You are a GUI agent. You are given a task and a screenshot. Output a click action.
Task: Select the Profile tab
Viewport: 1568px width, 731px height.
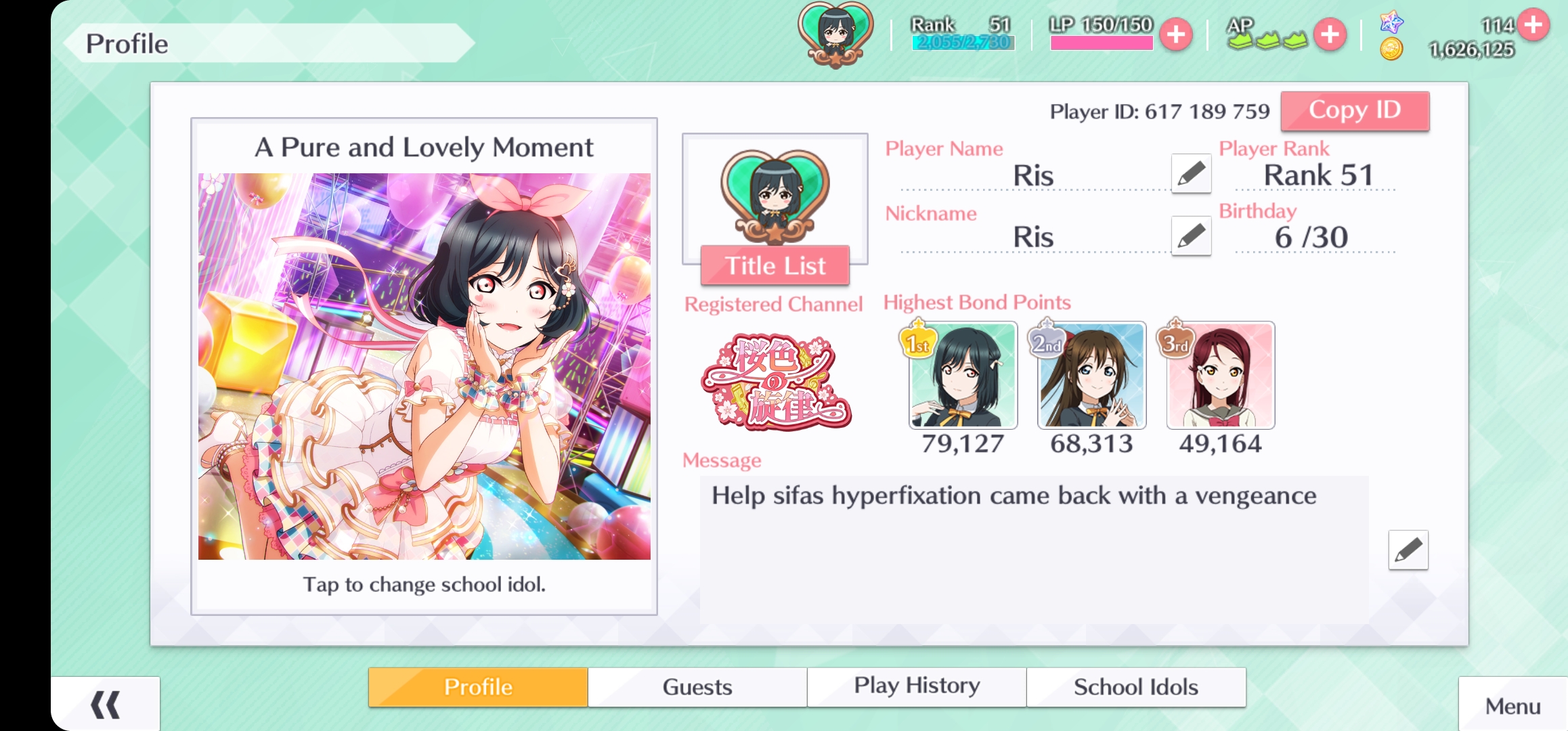[478, 687]
